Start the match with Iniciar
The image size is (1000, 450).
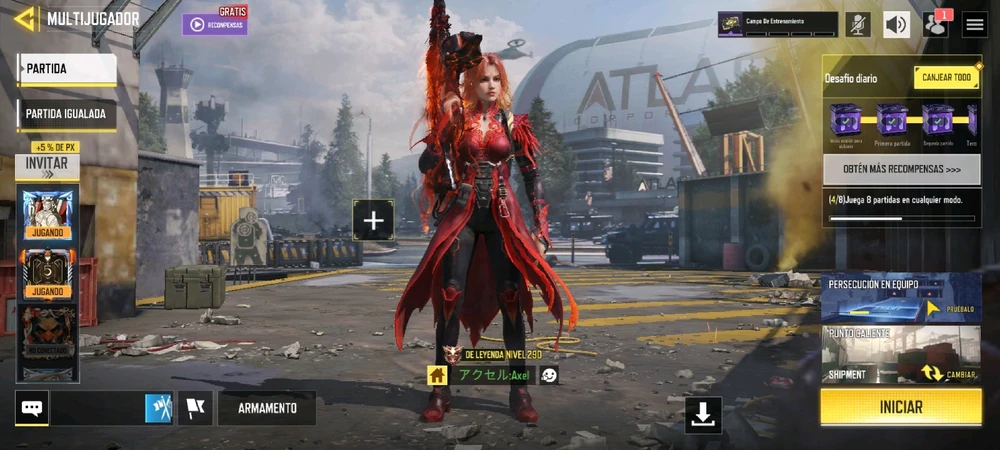pos(901,408)
